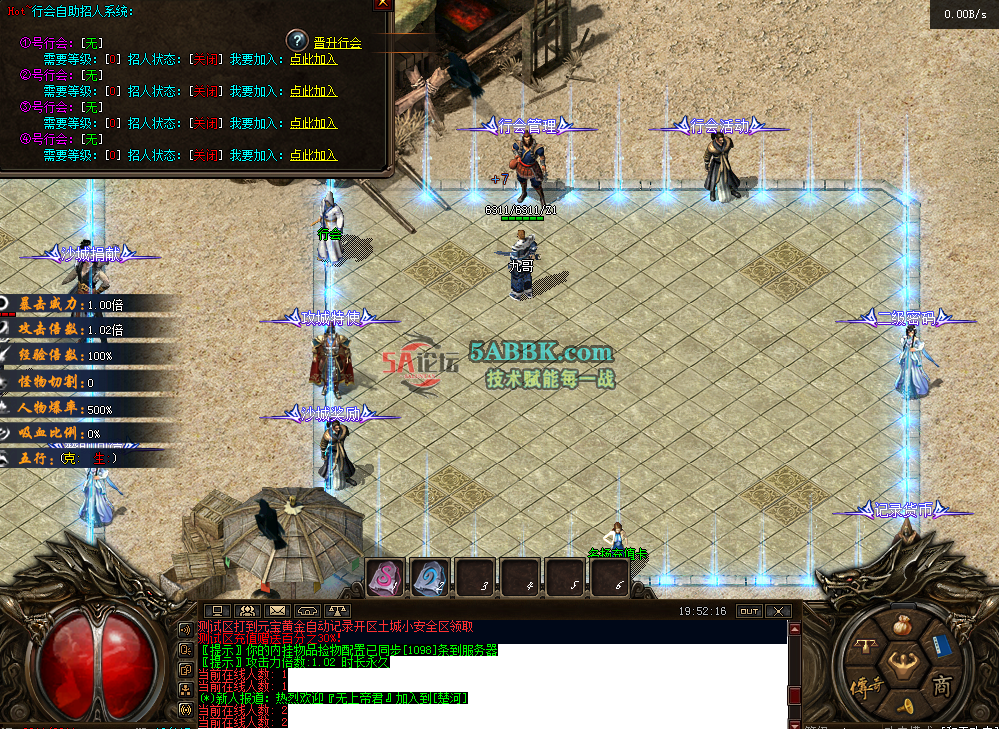Click the group members button above chat
Image resolution: width=999 pixels, height=729 pixels.
coord(245,611)
